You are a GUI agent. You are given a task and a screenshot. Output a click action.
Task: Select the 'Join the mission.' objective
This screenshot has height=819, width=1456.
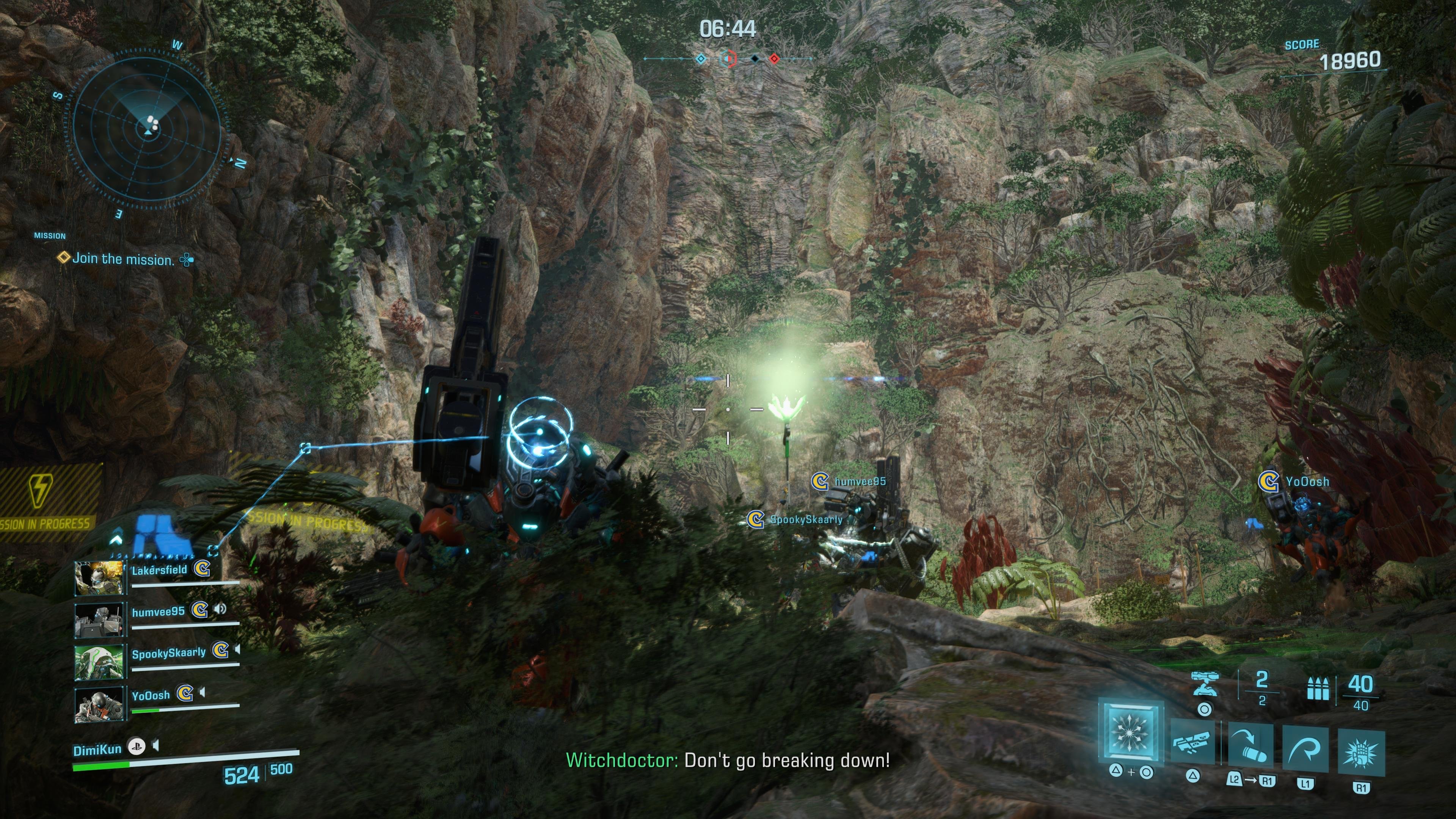click(x=122, y=259)
